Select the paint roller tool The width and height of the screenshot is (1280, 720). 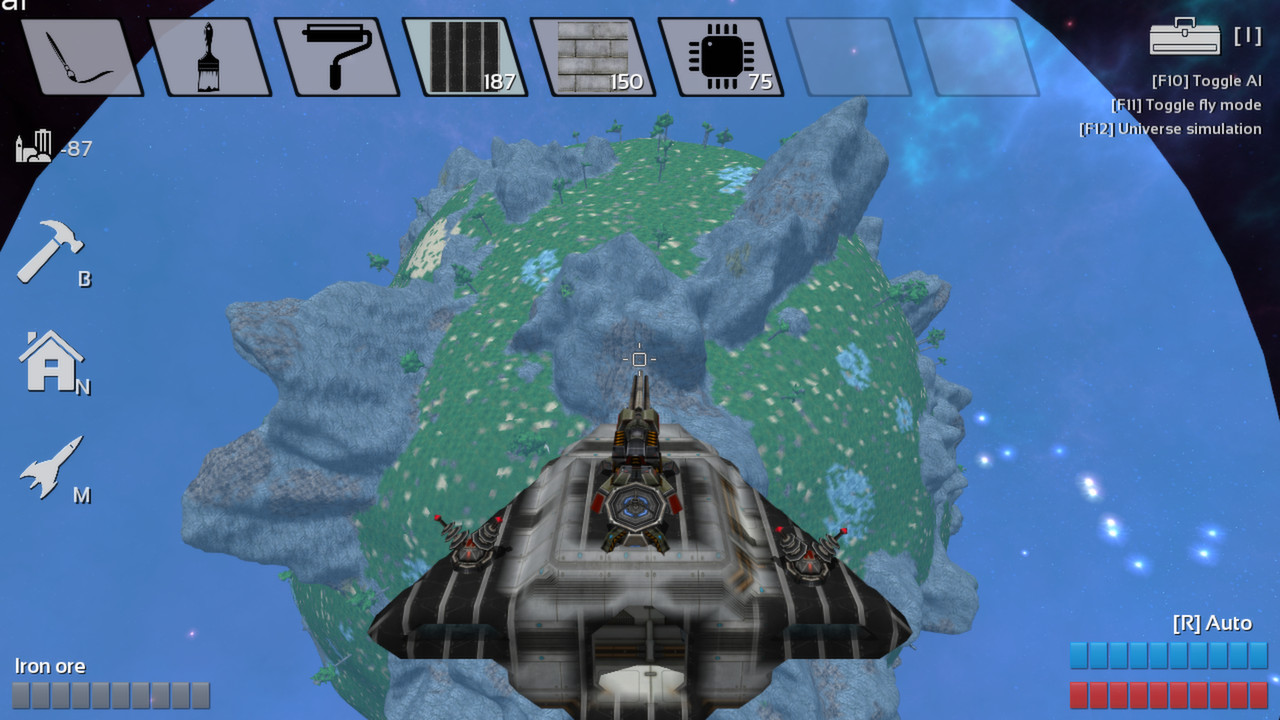335,55
